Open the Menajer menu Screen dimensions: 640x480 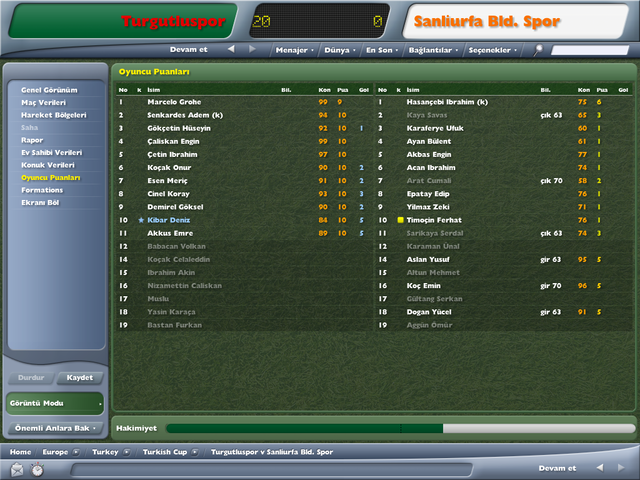pos(293,49)
